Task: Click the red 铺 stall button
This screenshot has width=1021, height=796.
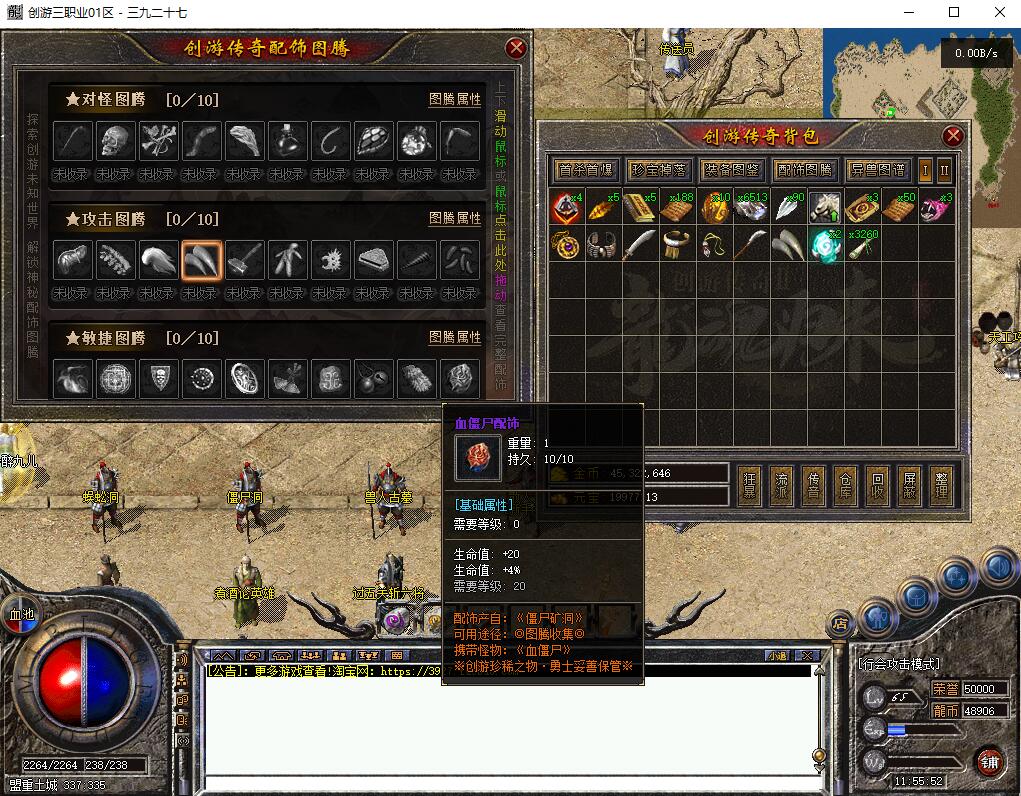Action: [990, 760]
